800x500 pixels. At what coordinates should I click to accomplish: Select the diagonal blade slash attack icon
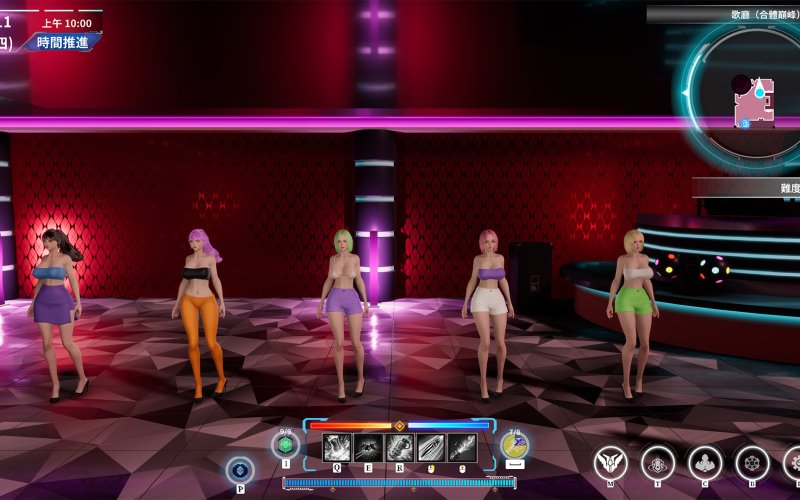coord(431,447)
